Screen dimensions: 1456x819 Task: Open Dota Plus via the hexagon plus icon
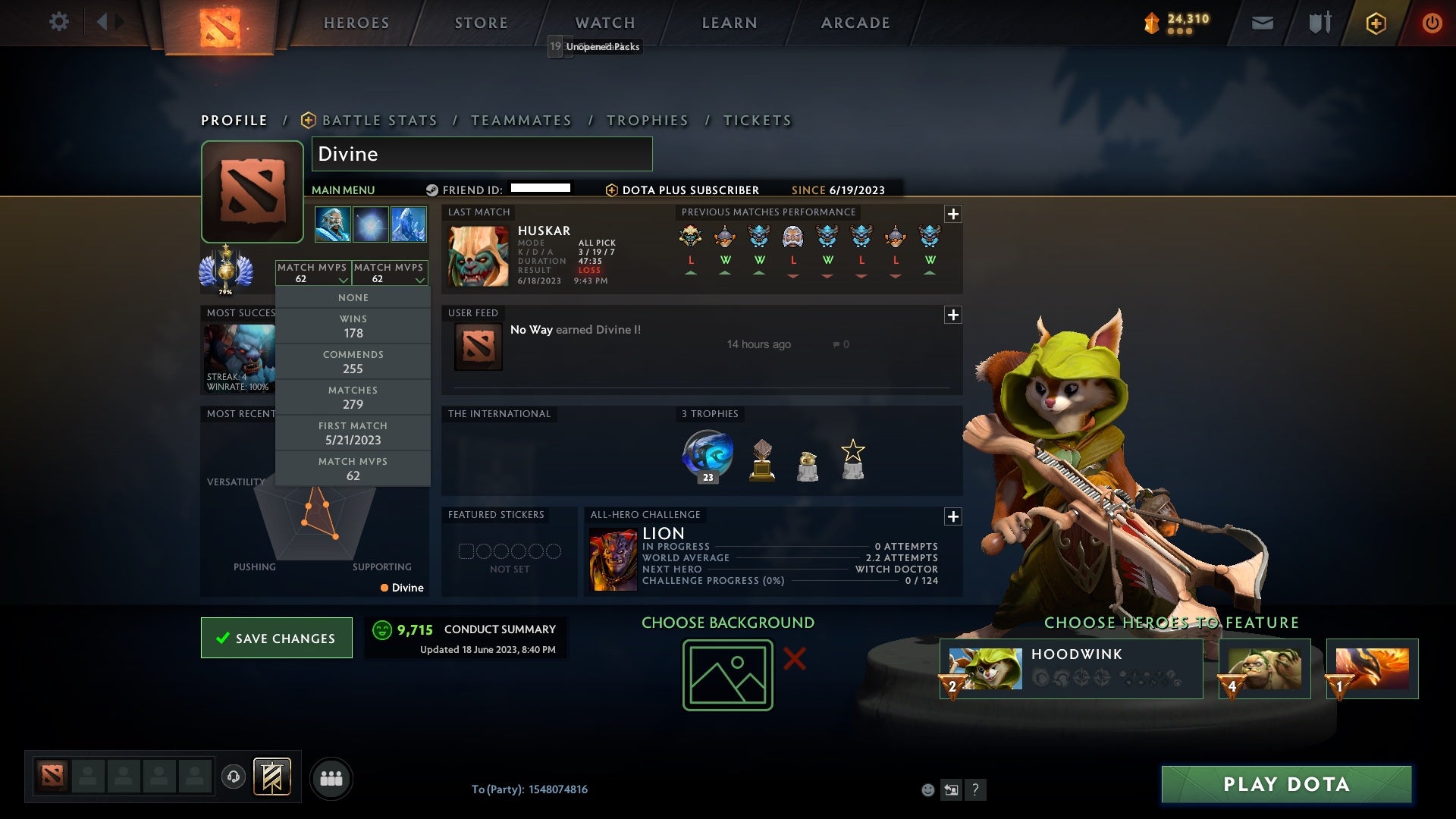tap(1376, 22)
